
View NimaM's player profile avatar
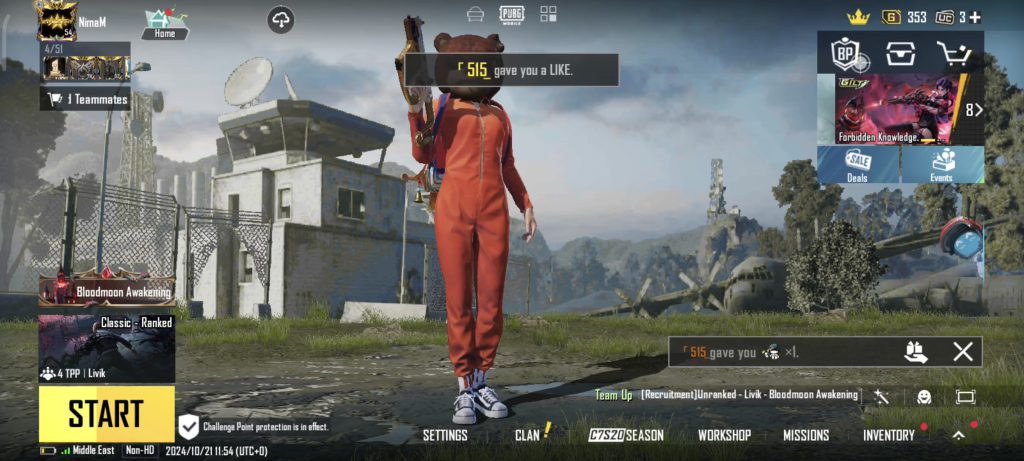click(x=57, y=20)
